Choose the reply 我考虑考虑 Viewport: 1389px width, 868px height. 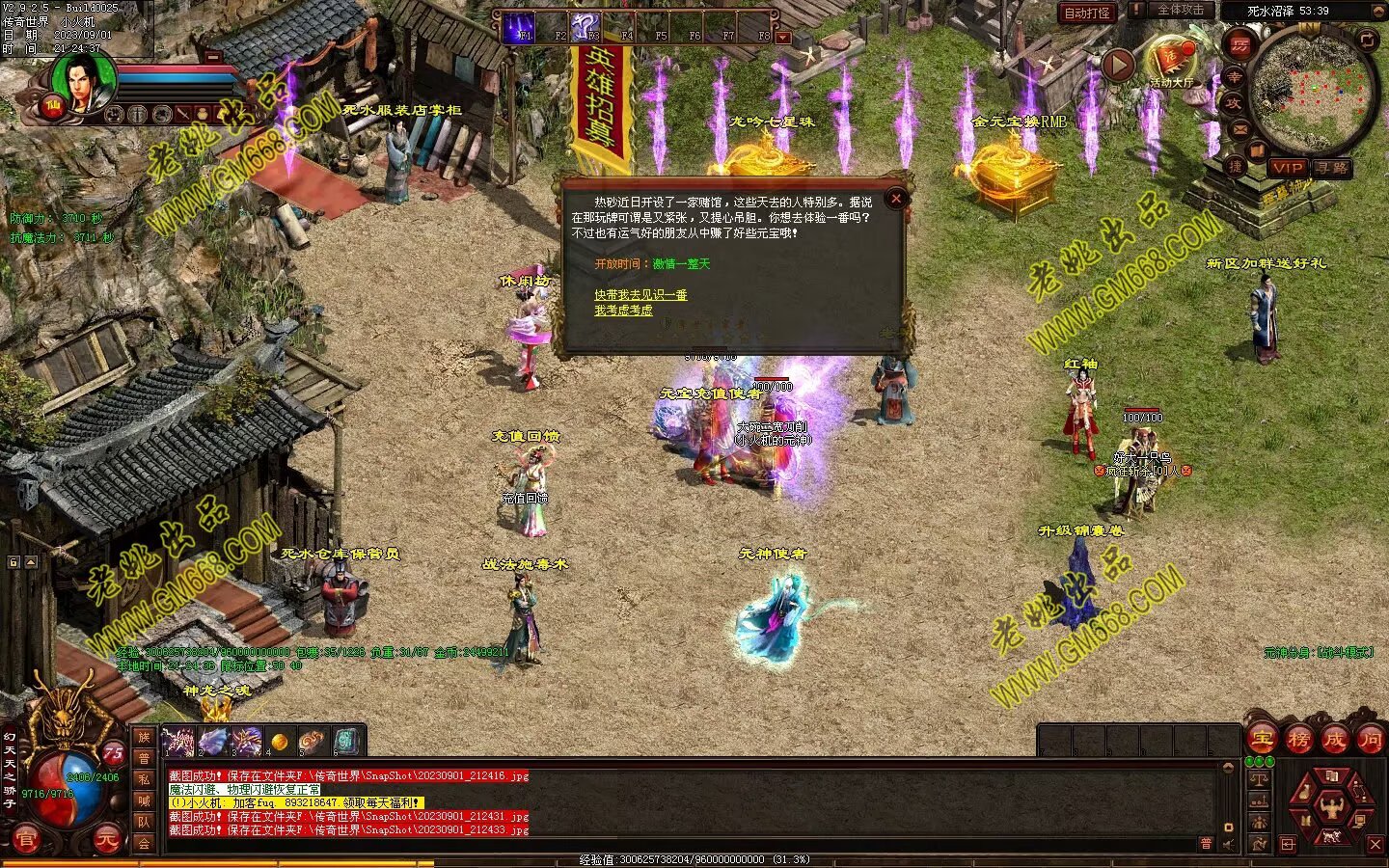(x=623, y=310)
